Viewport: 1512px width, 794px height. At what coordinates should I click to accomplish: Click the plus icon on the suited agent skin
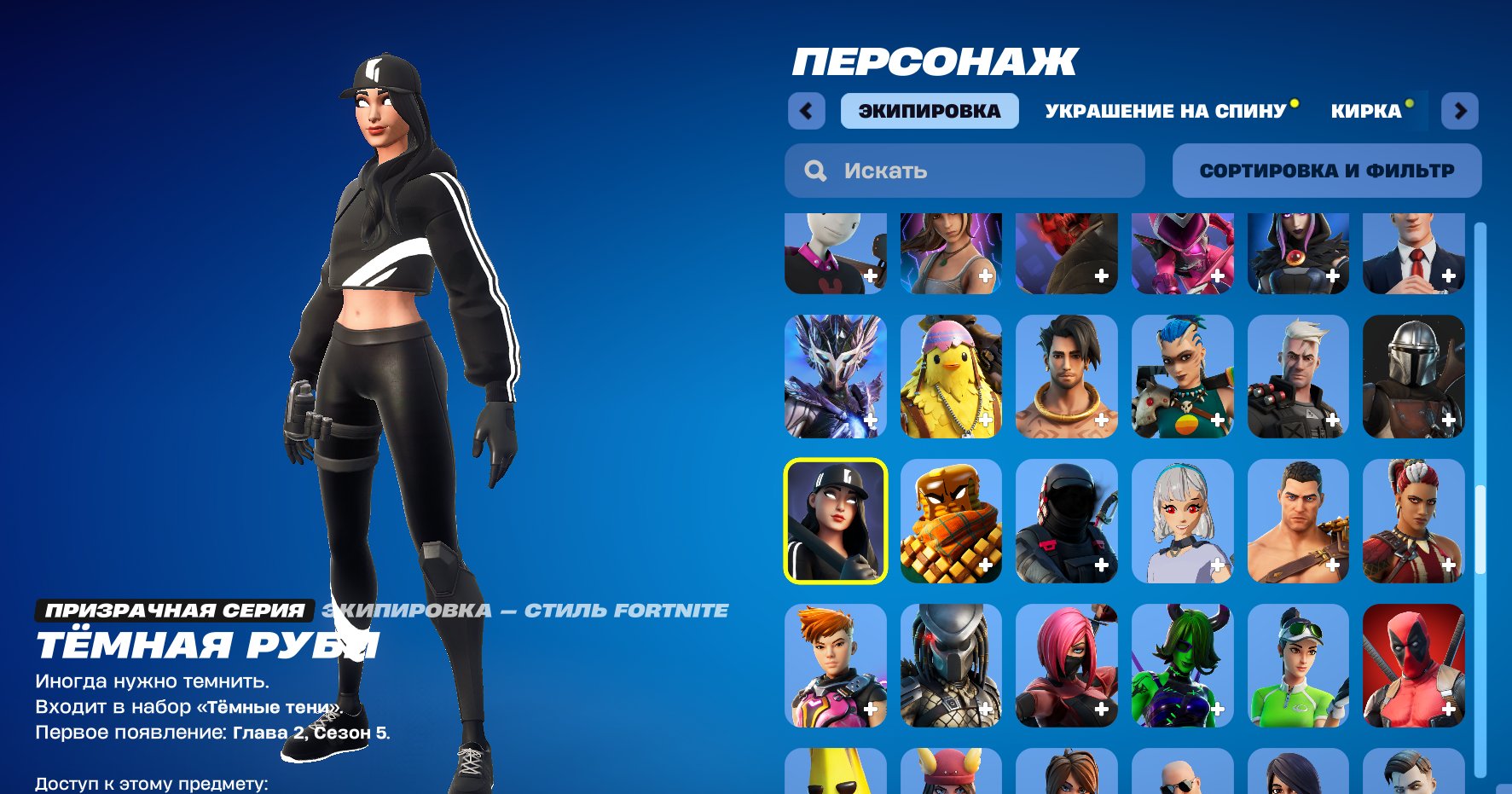1447,276
